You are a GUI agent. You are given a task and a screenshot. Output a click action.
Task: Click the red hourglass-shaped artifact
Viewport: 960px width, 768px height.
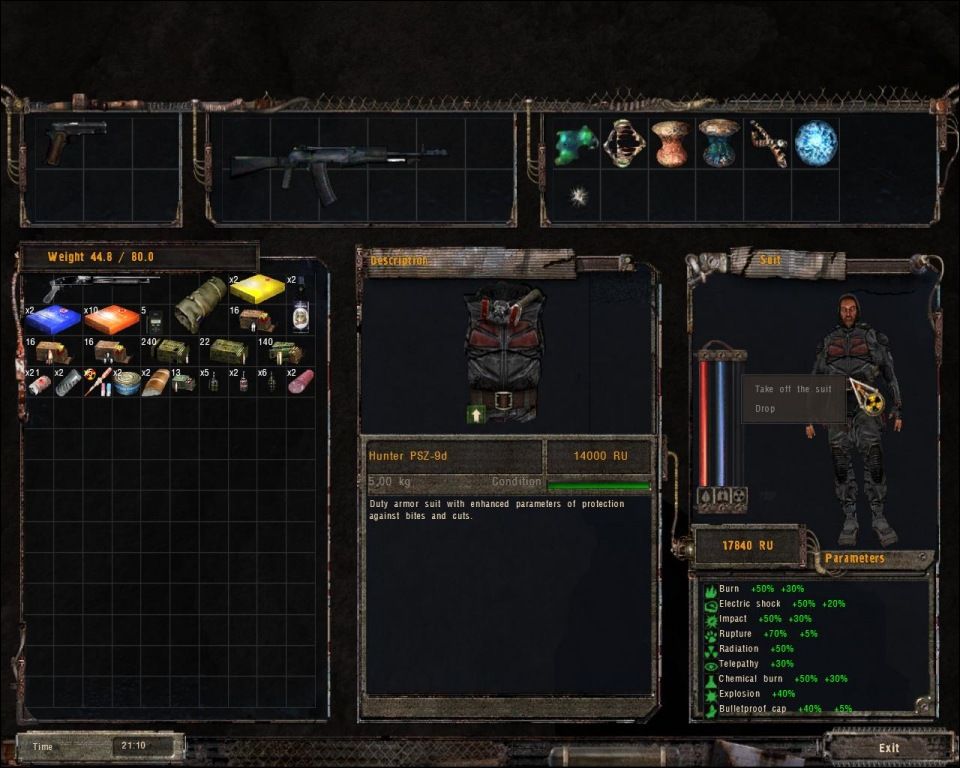tap(671, 142)
